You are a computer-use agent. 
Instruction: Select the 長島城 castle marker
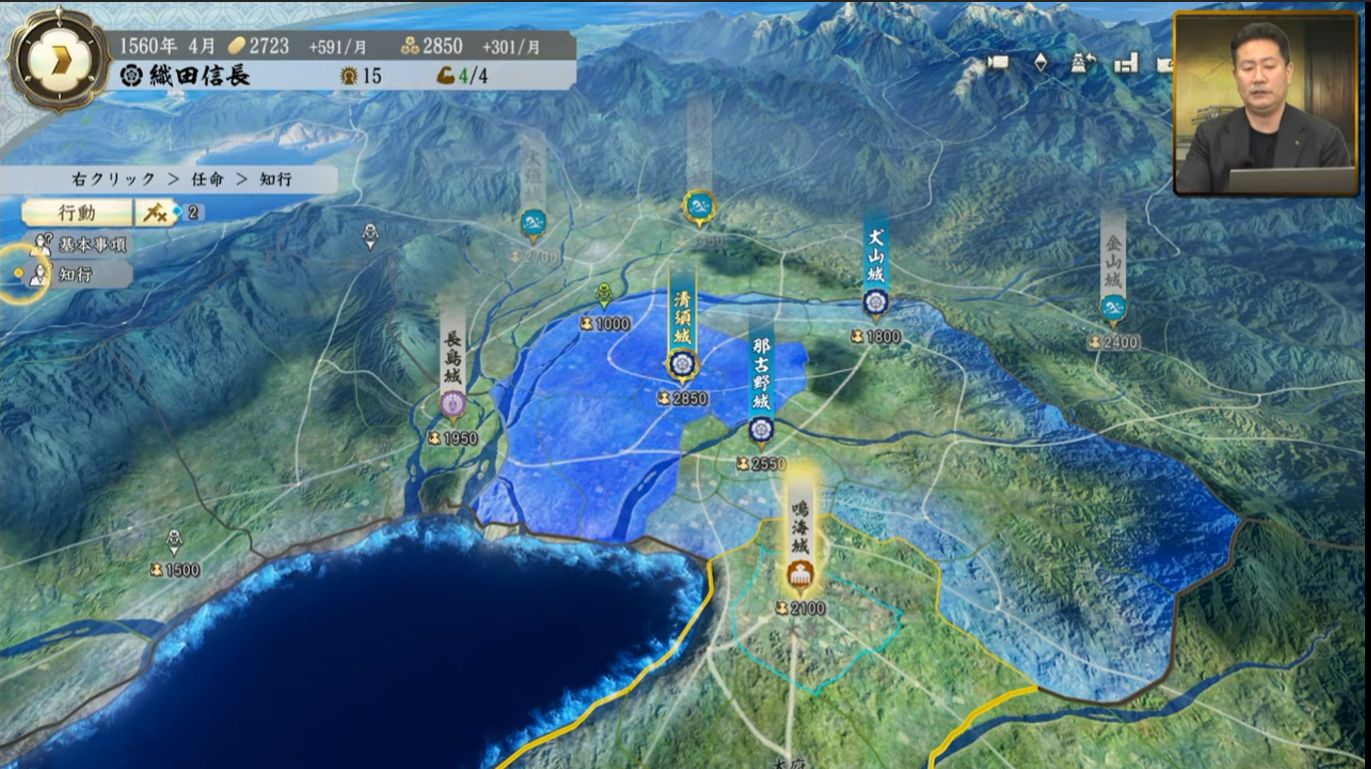point(453,403)
